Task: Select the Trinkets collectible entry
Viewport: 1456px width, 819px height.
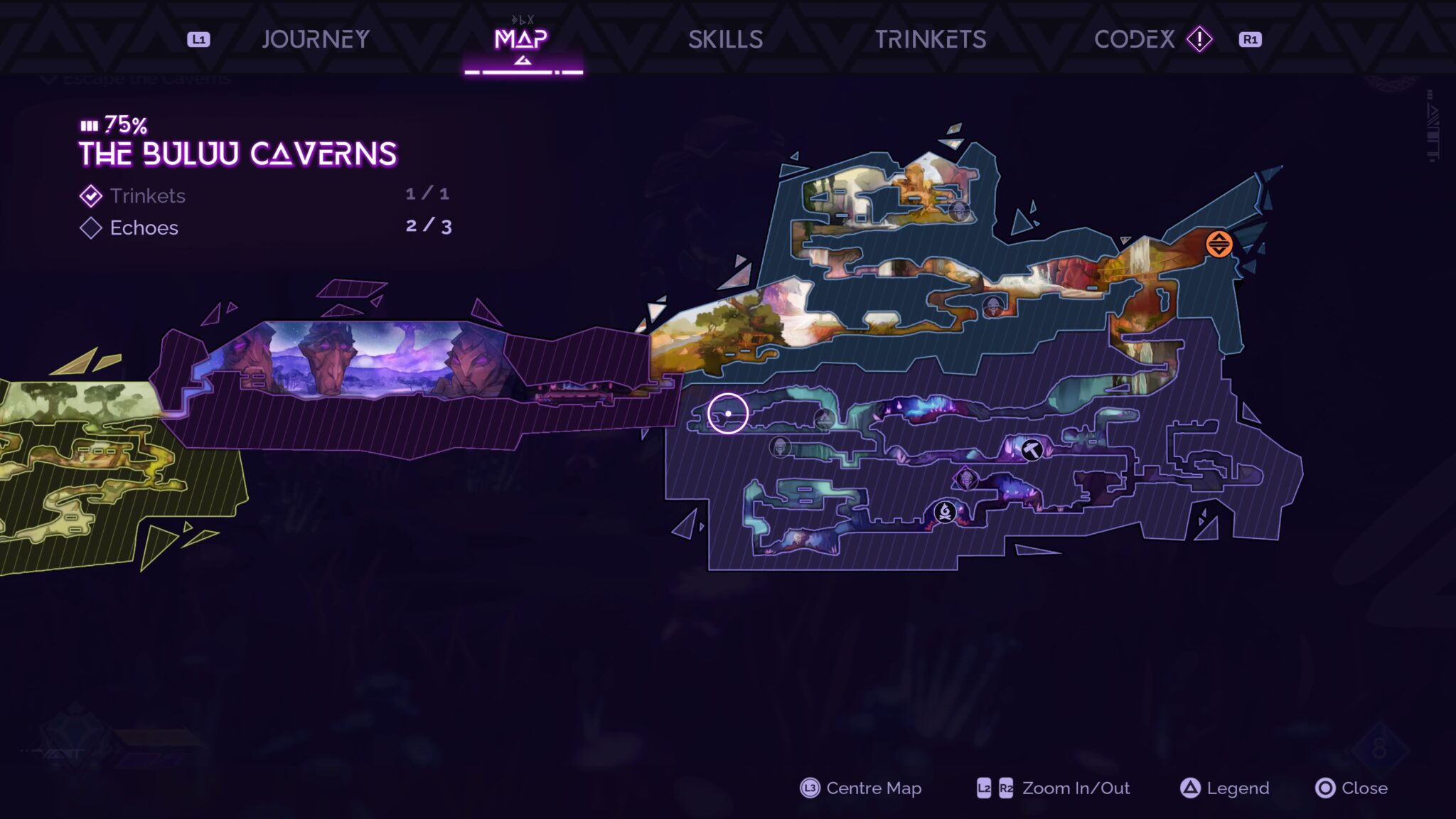Action: pyautogui.click(x=147, y=196)
